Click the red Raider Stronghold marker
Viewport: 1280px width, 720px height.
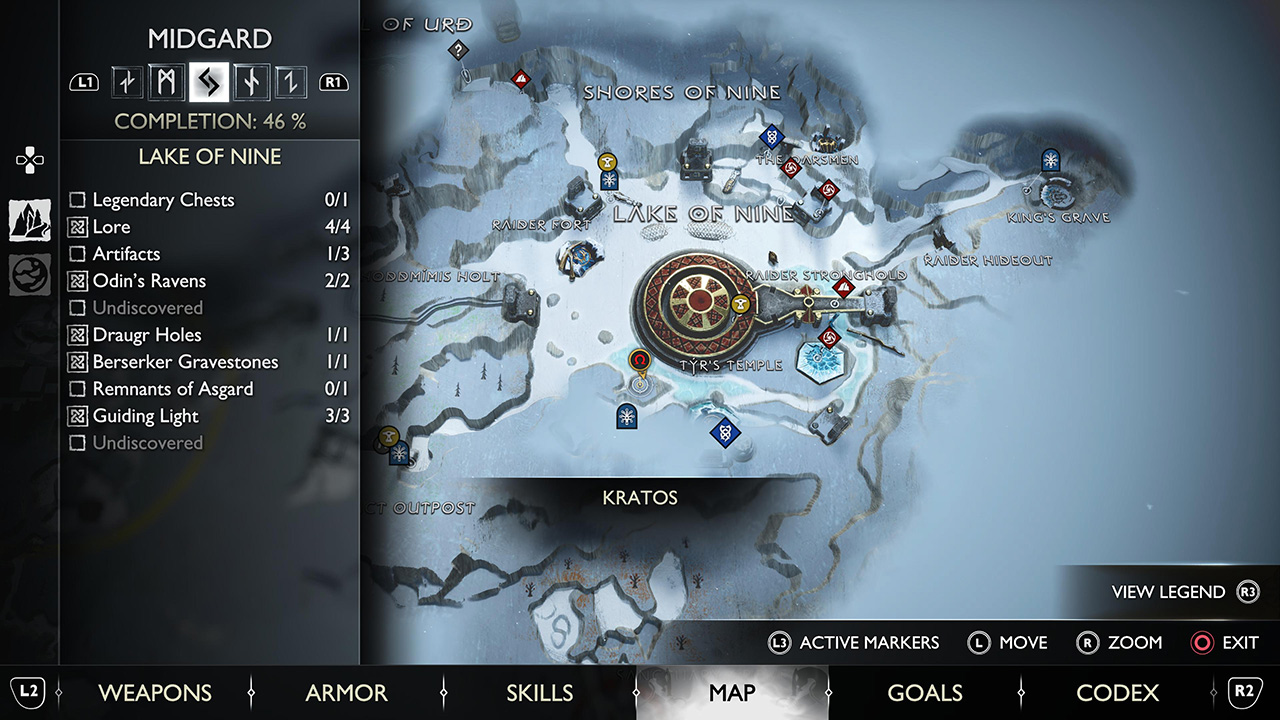pyautogui.click(x=843, y=288)
